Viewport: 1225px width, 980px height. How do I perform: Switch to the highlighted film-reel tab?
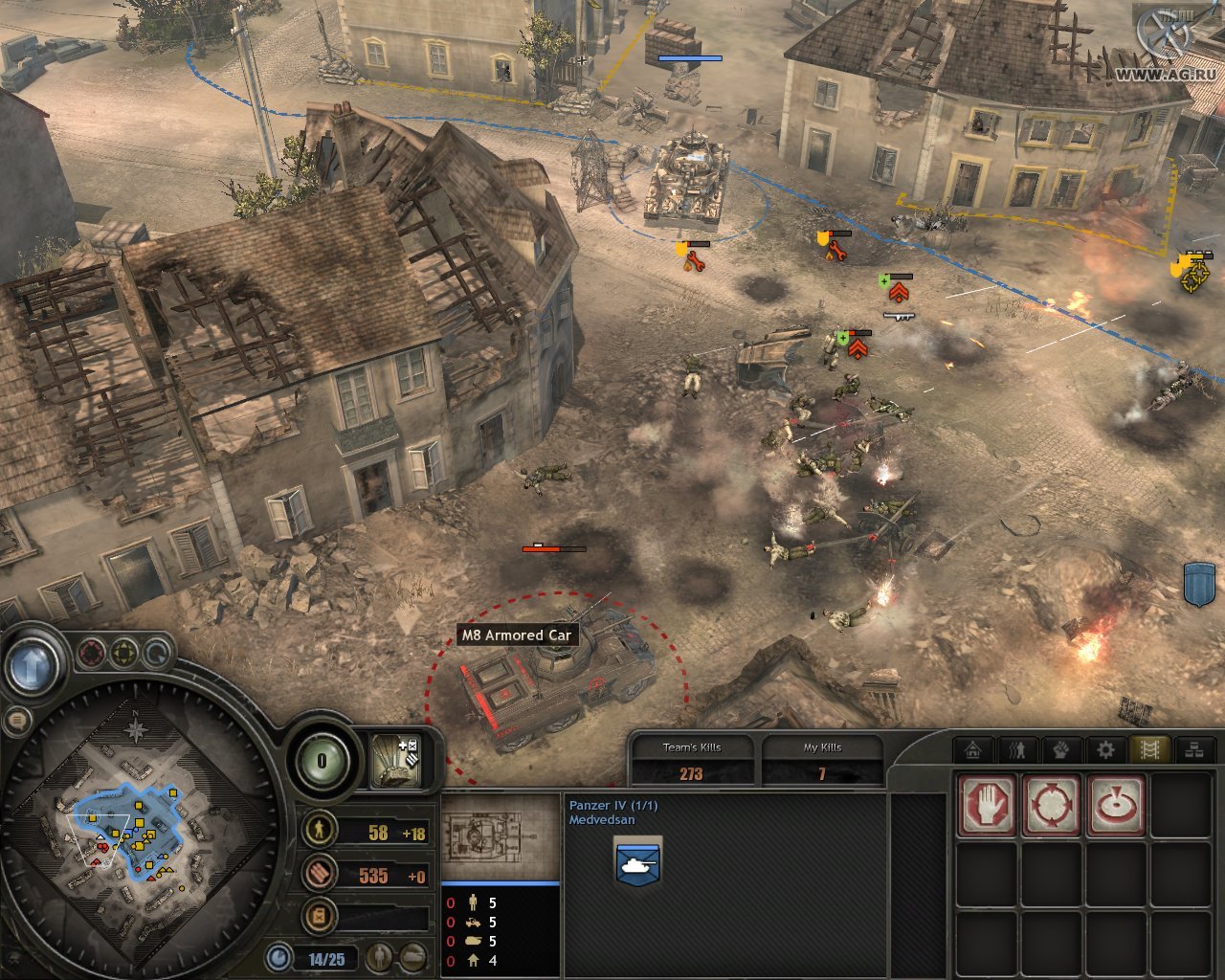point(1150,748)
